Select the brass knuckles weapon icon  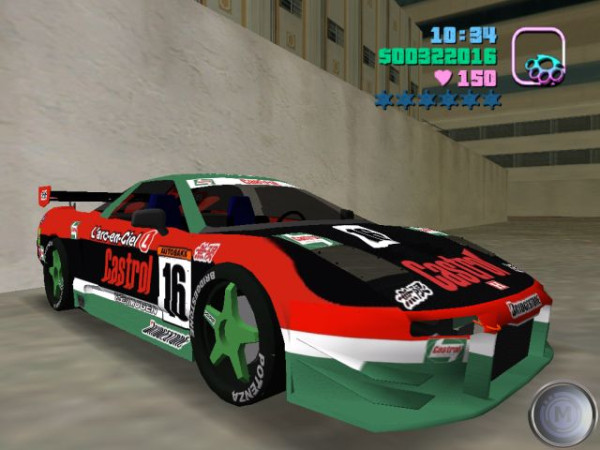pyautogui.click(x=538, y=57)
